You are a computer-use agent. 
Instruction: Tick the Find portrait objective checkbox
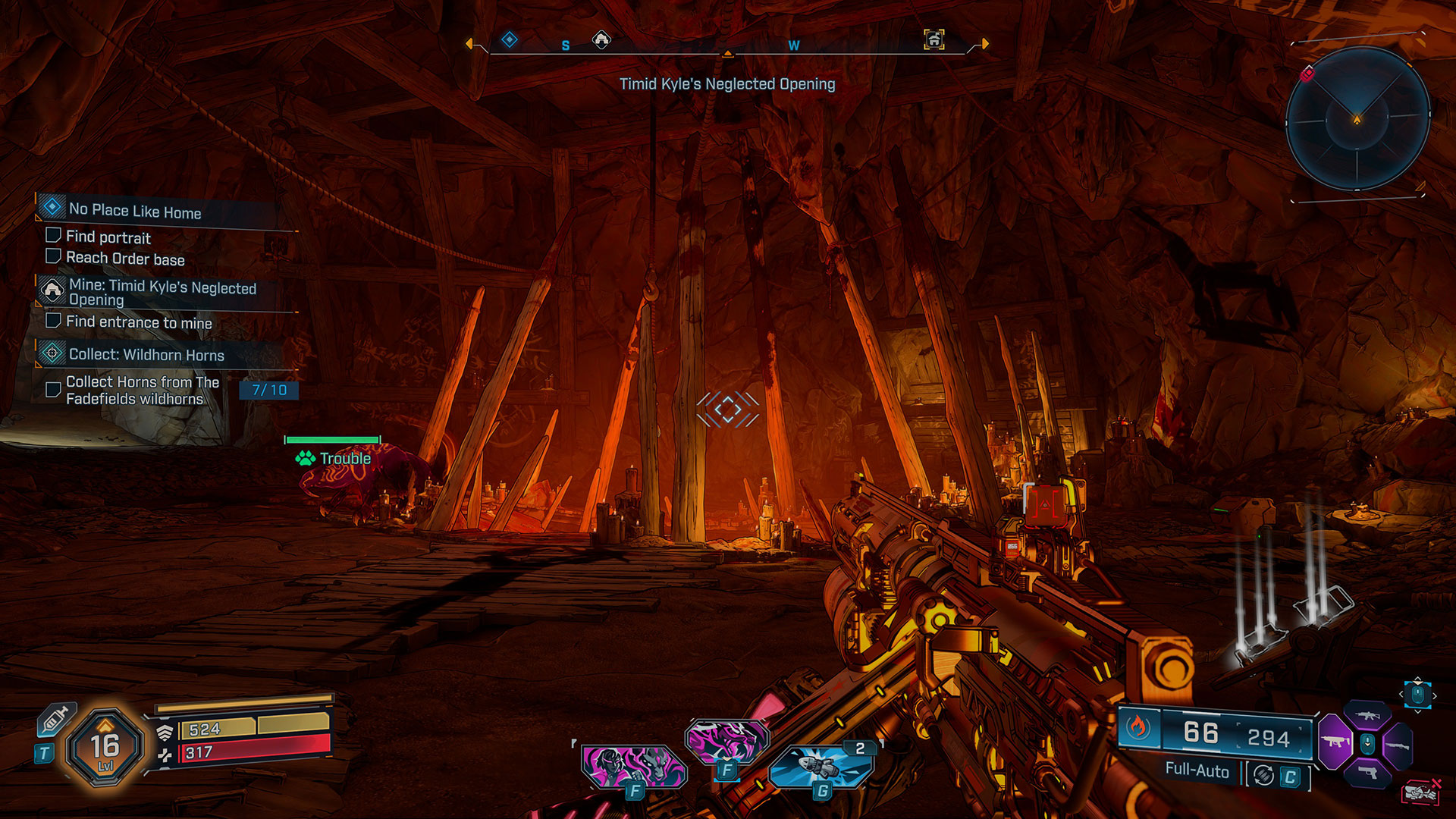pos(53,236)
